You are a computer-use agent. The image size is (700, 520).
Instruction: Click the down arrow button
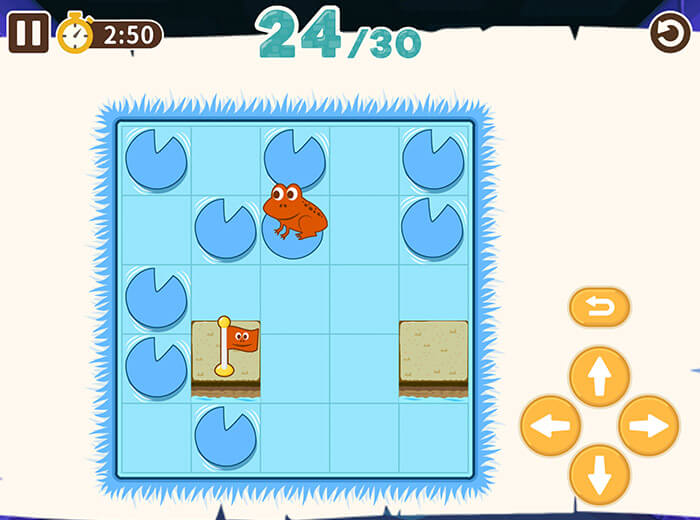click(599, 475)
